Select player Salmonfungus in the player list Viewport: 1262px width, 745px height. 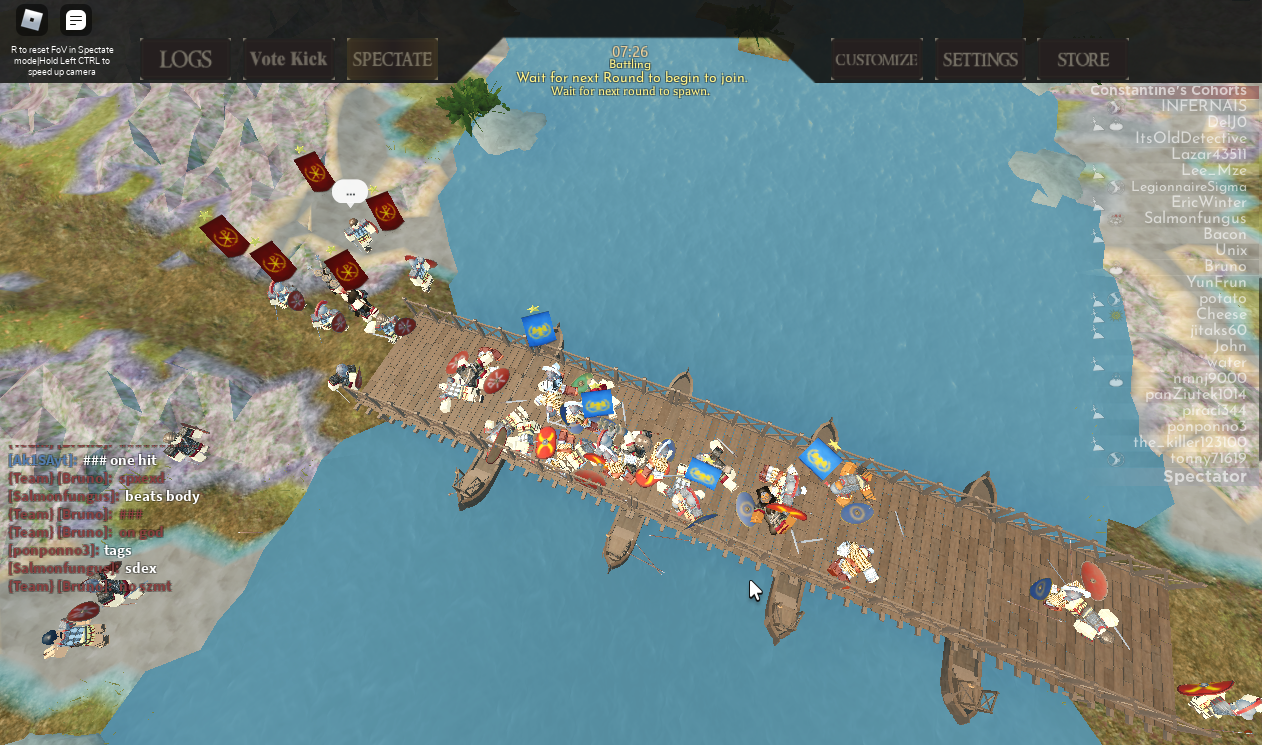coord(1195,218)
